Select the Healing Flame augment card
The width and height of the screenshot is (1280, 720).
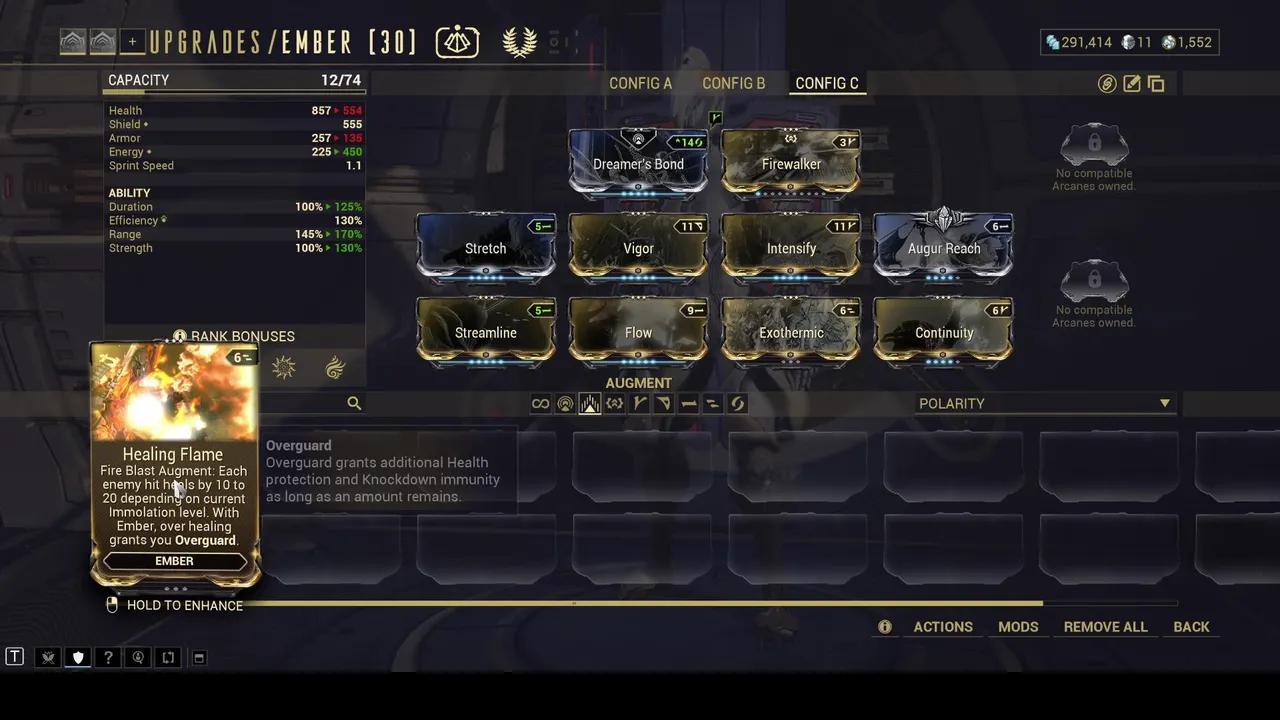tap(174, 465)
